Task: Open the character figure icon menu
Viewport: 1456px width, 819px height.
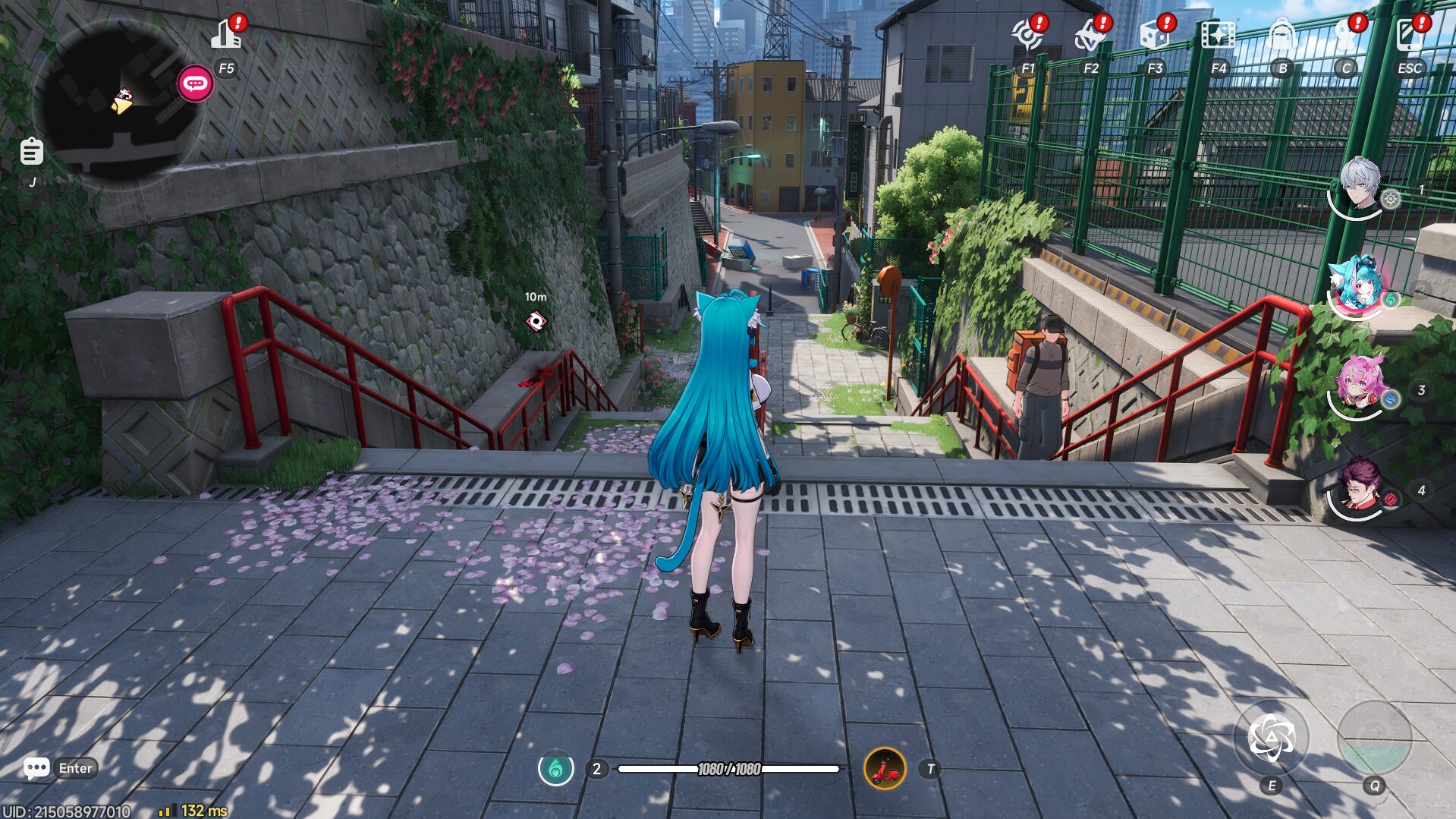Action: [1345, 36]
